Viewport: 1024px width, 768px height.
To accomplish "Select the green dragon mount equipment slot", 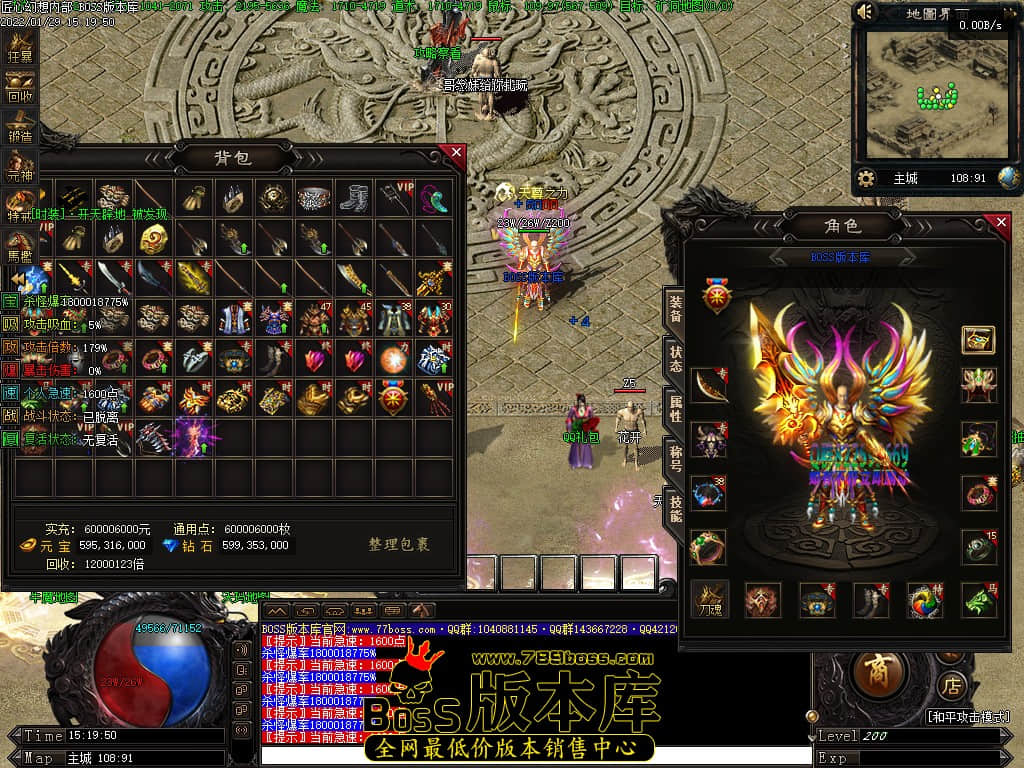I will (x=979, y=600).
